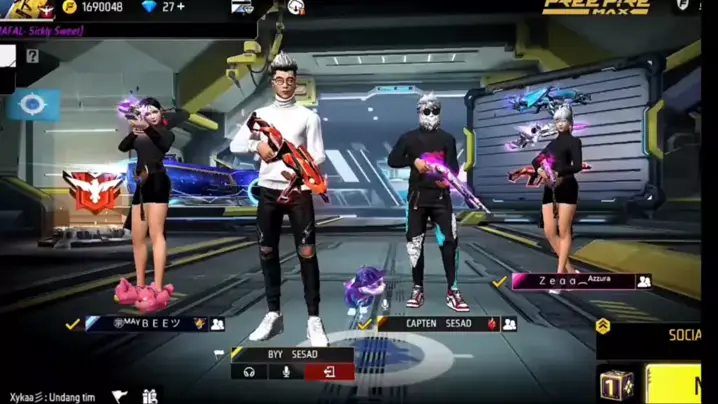Image resolution: width=718 pixels, height=404 pixels.
Task: Open the question mark help icon
Action: coord(32,57)
